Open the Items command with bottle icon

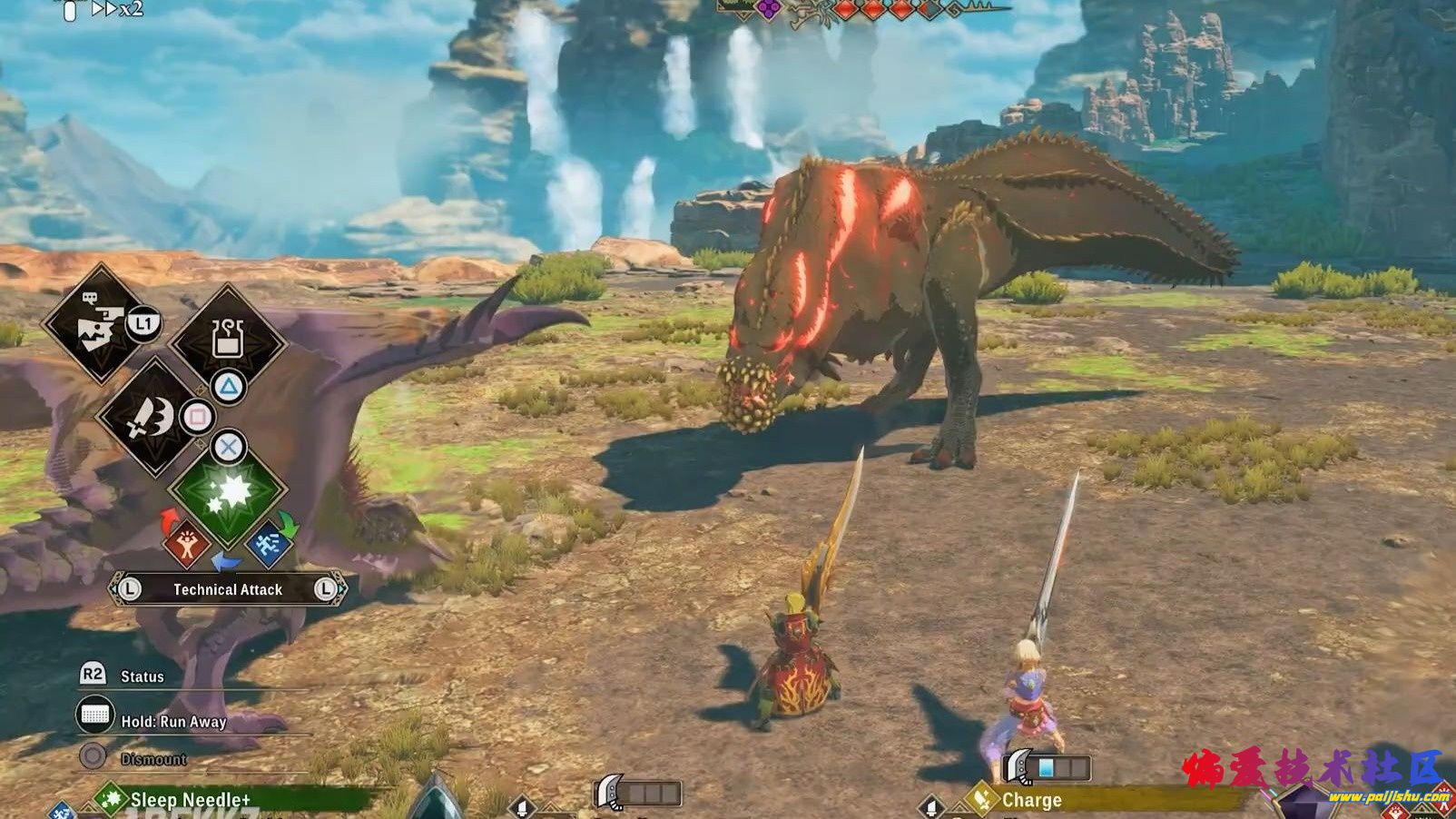(x=228, y=340)
